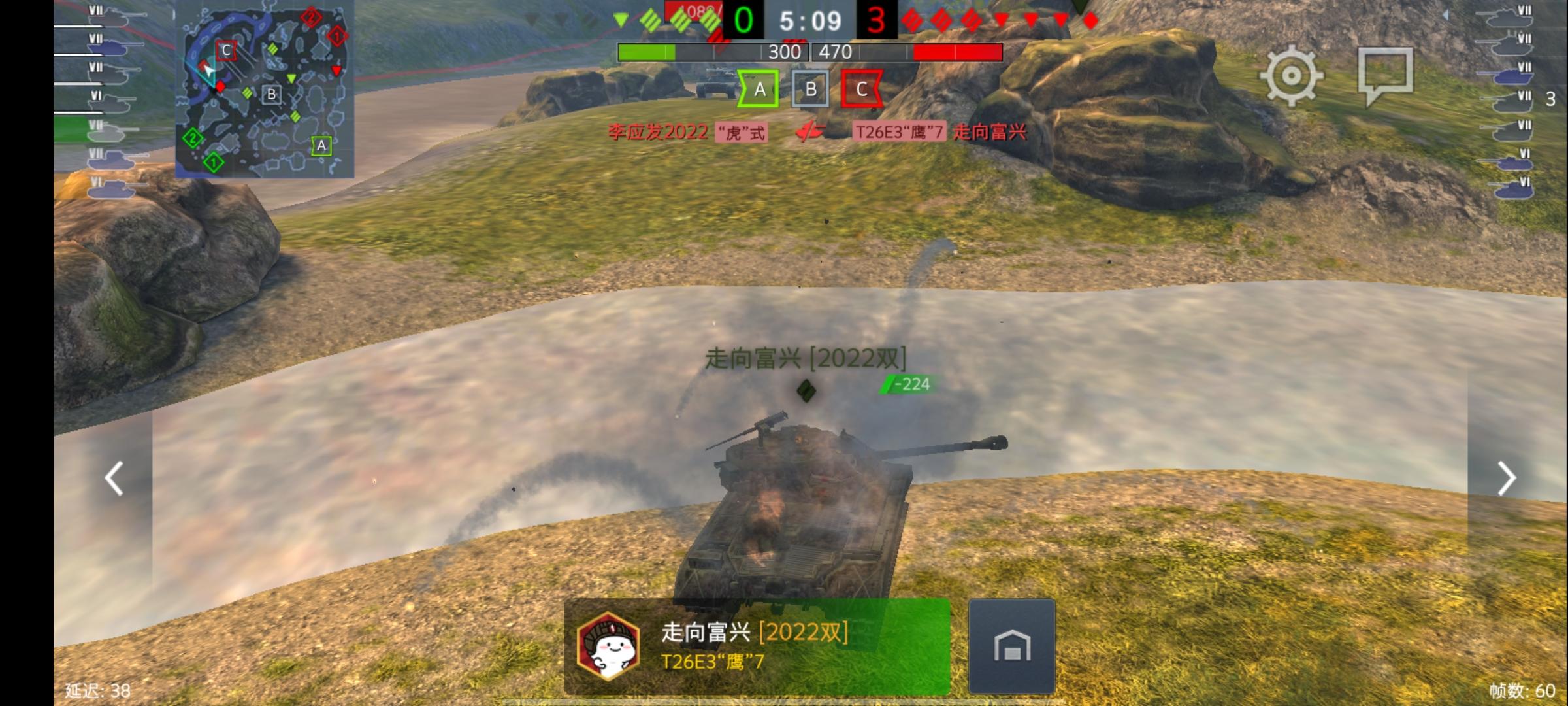
Task: Click the left arrow to switch spectated player
Action: (x=114, y=478)
